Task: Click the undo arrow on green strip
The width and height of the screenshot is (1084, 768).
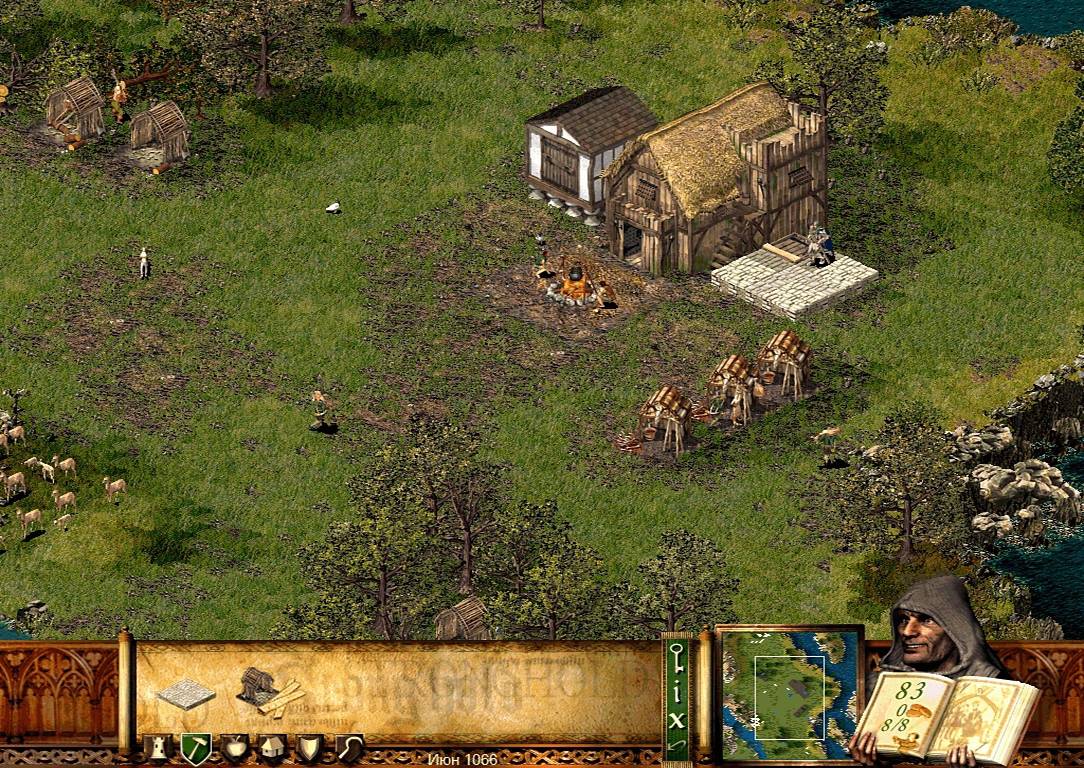Action: (677, 746)
